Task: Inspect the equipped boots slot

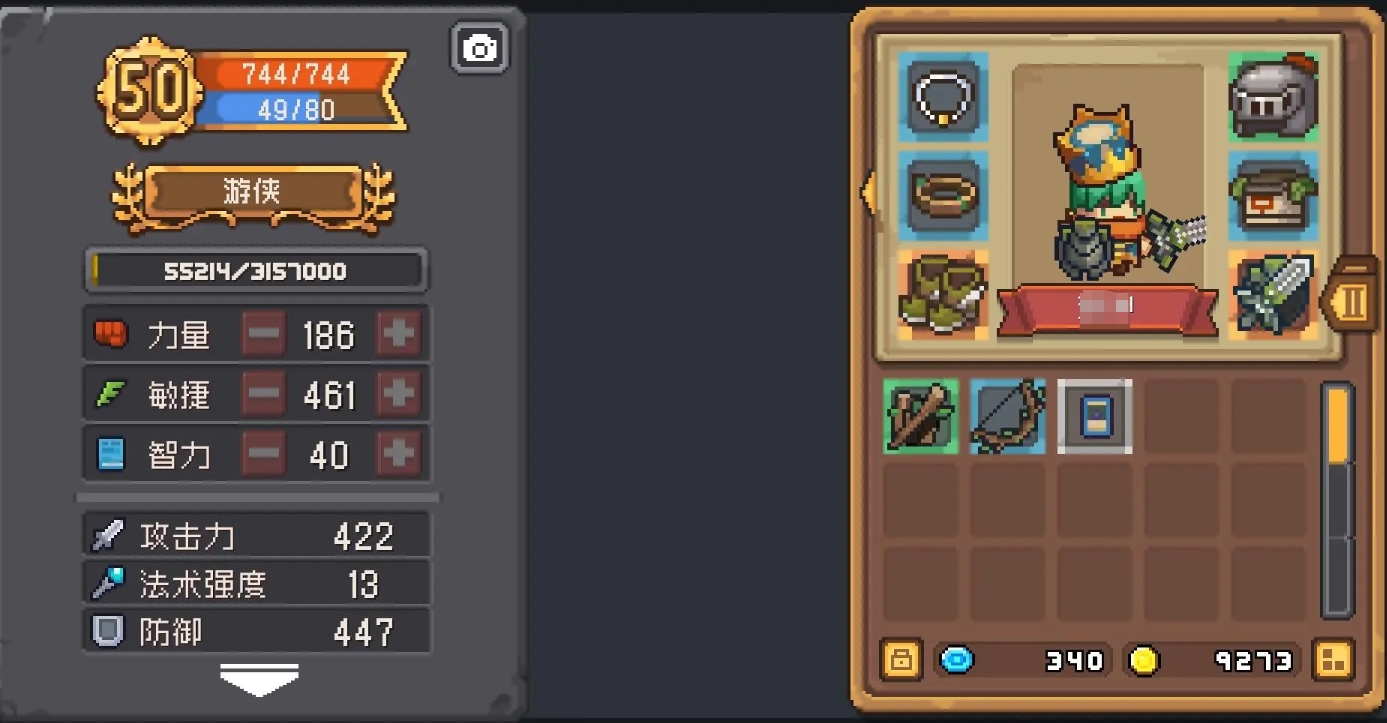Action: pyautogui.click(x=943, y=294)
